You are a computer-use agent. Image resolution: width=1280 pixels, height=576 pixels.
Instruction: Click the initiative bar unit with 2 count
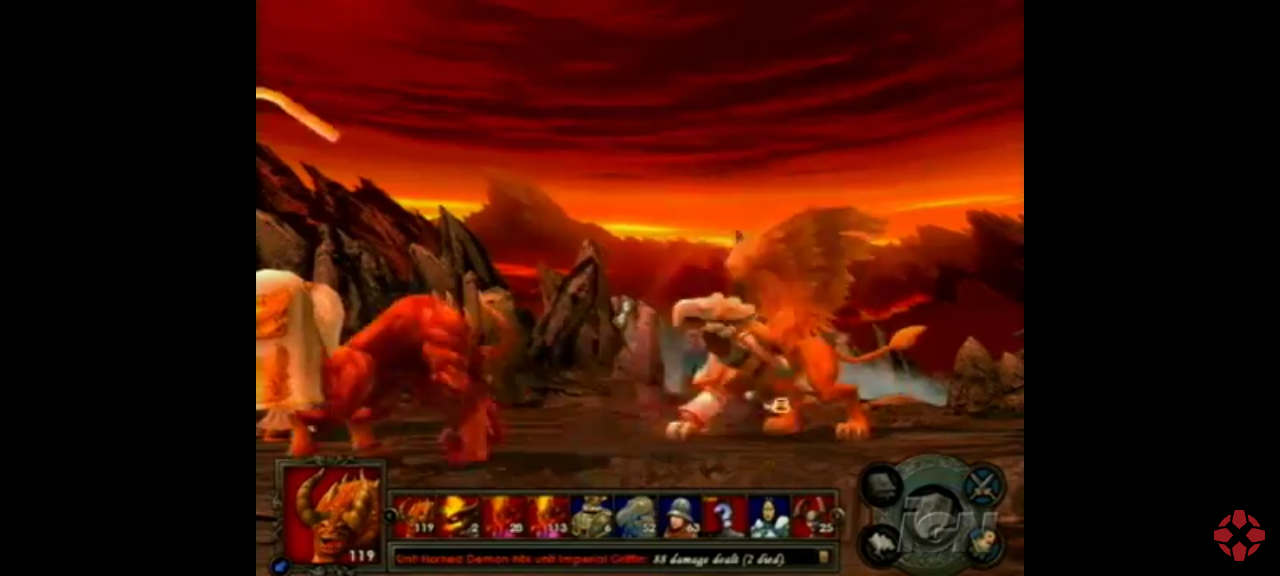click(459, 516)
